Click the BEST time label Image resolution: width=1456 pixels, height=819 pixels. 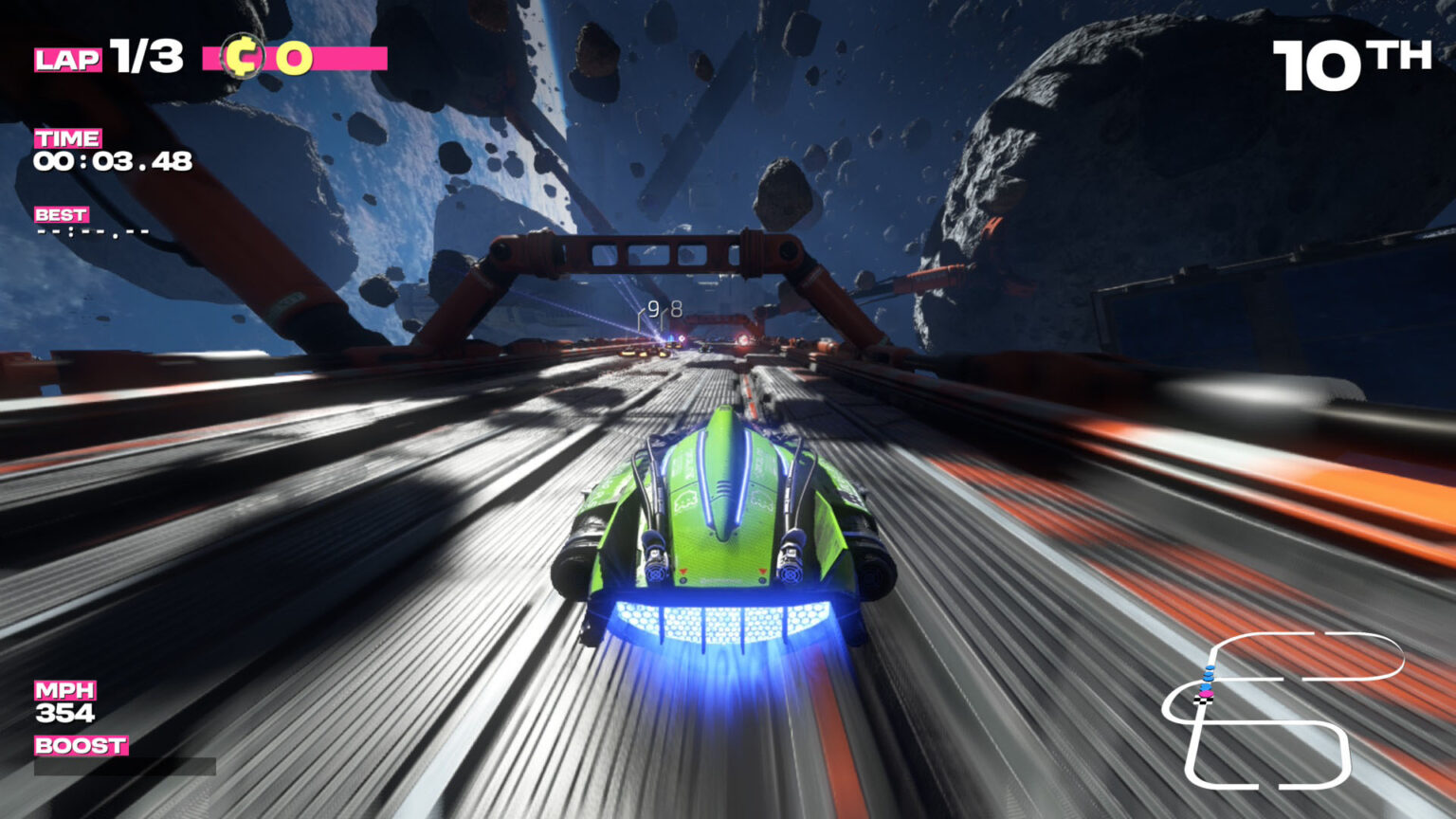coord(61,215)
